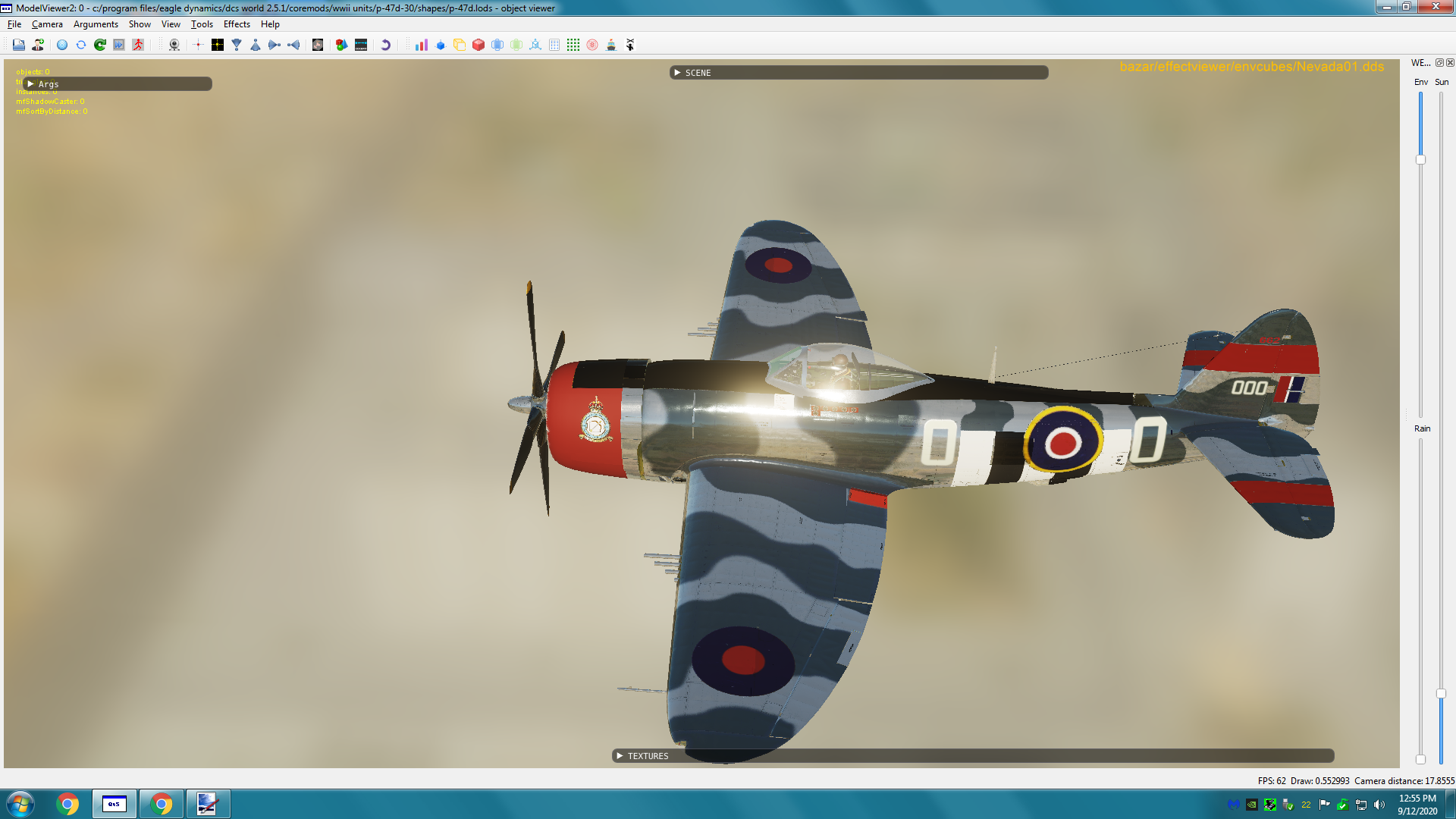The height and width of the screenshot is (819, 1456).
Task: Expand the TEXTURES panel
Action: point(620,756)
